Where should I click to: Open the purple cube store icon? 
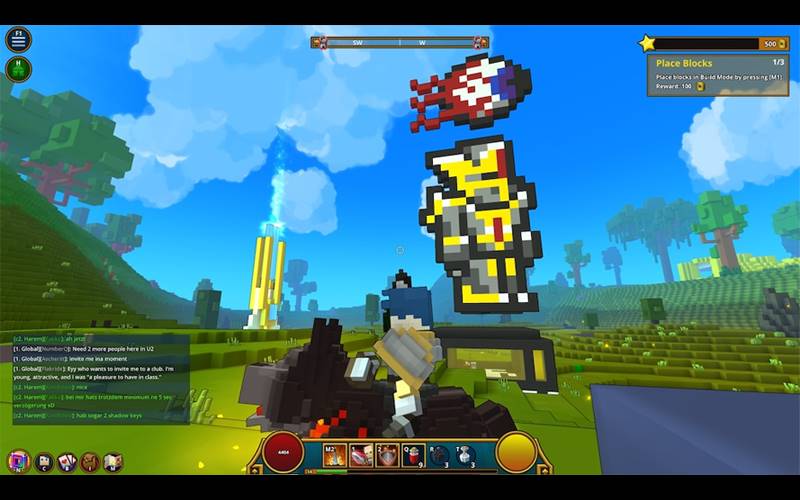coord(18,461)
